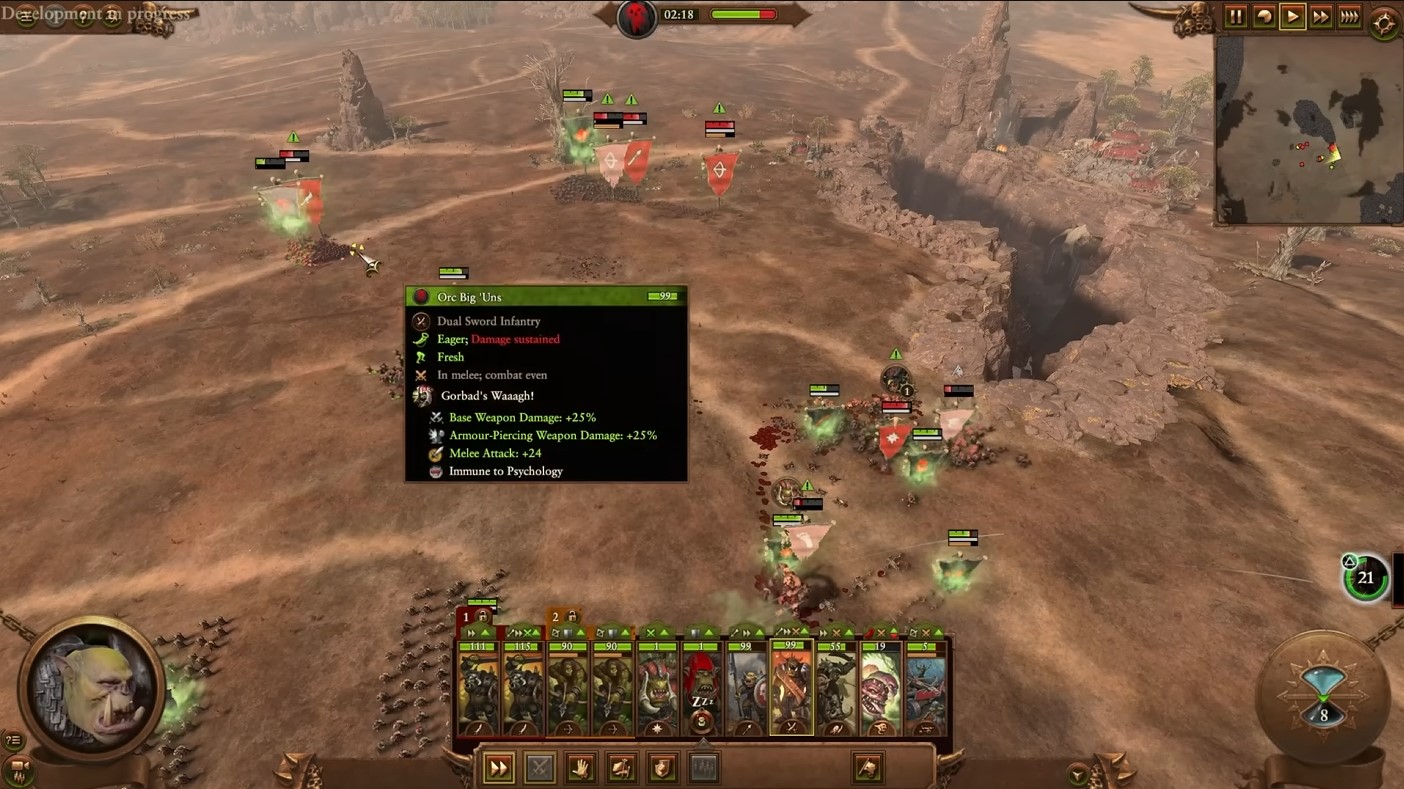Lock control group 2 padlock

(573, 617)
